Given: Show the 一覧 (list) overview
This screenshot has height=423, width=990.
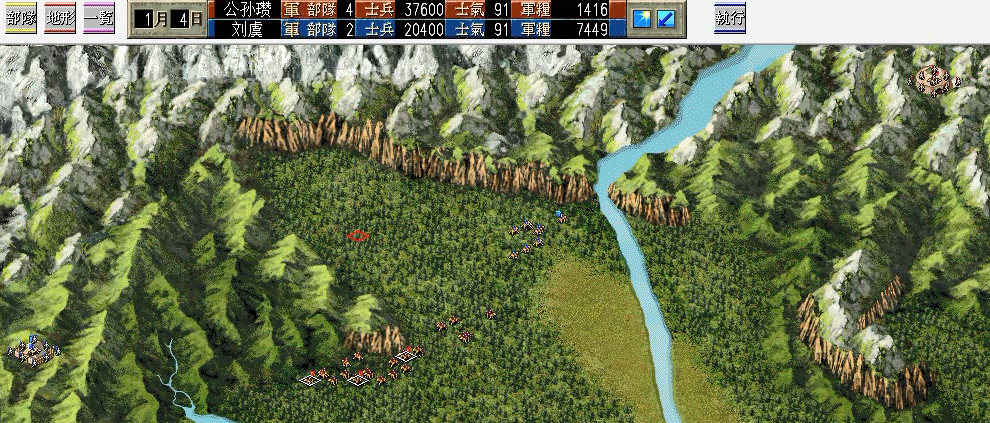Looking at the screenshot, I should pyautogui.click(x=99, y=19).
